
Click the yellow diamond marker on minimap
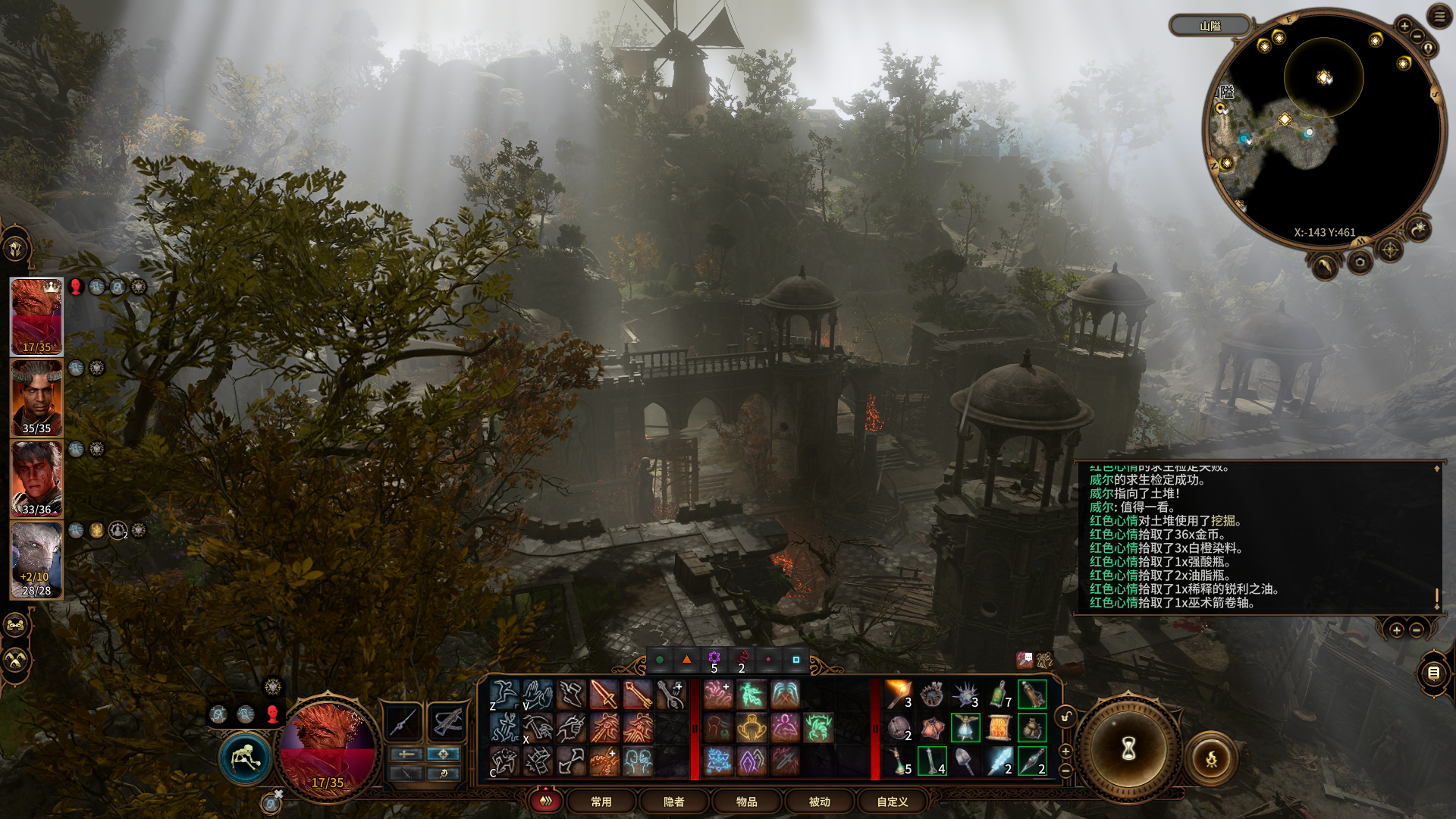coord(1285,119)
